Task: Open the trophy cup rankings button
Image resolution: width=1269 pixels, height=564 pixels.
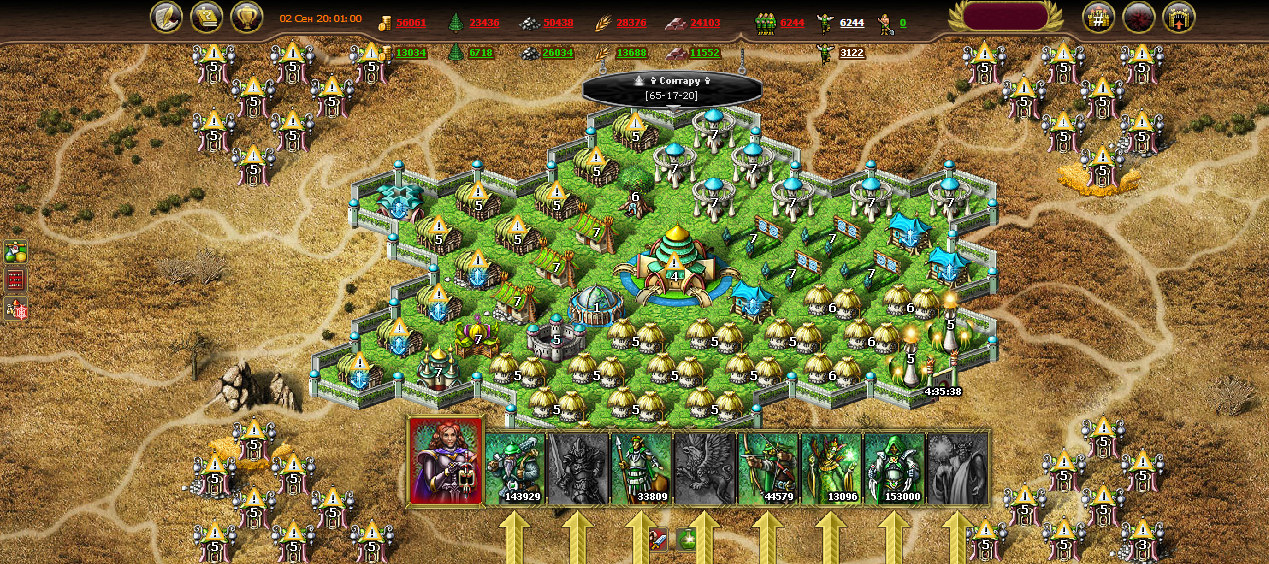Action: click(x=247, y=17)
